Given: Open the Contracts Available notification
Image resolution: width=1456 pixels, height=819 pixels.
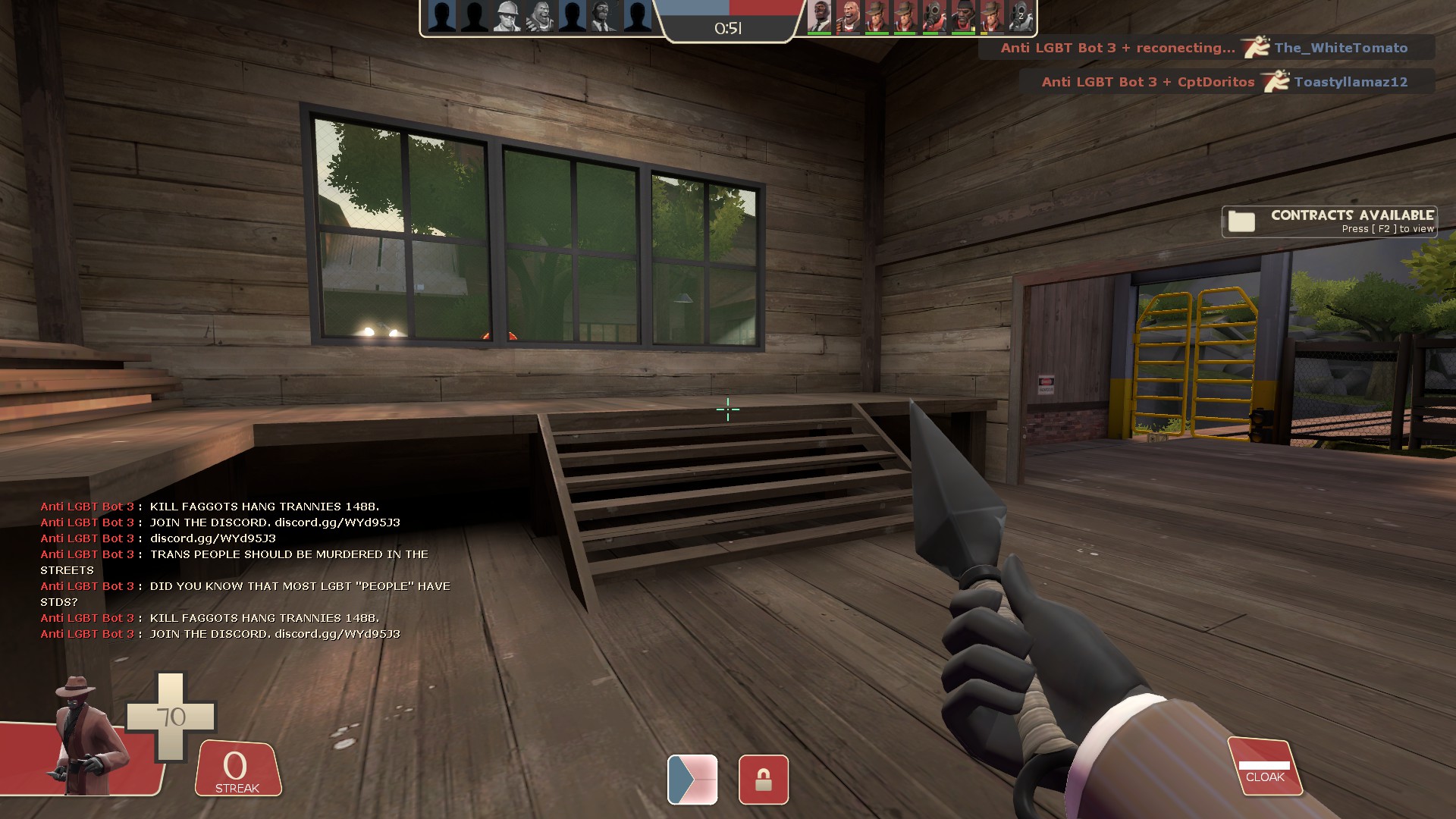Looking at the screenshot, I should point(1329,221).
